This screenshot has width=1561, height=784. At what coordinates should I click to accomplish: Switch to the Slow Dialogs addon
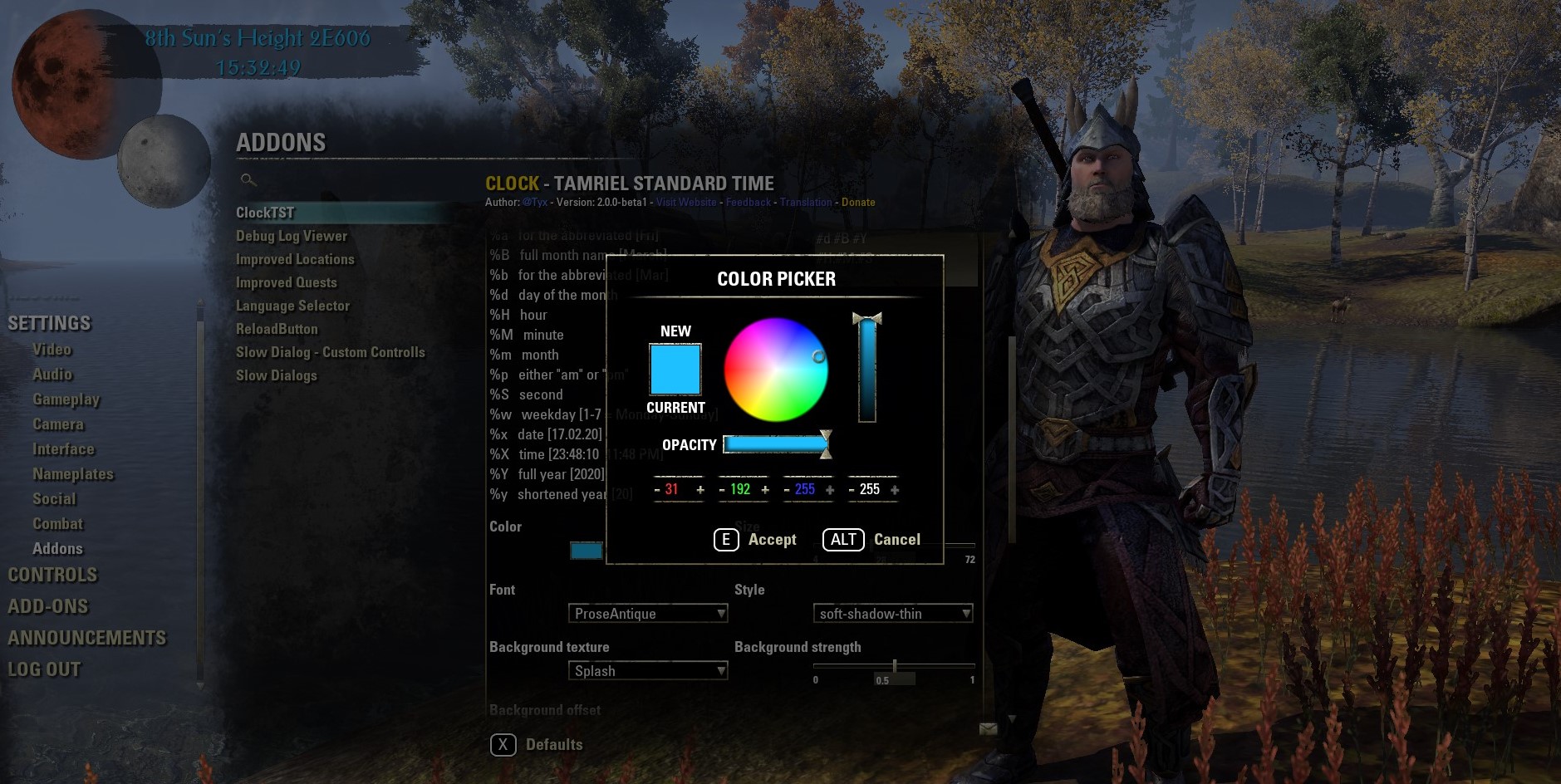(x=277, y=375)
